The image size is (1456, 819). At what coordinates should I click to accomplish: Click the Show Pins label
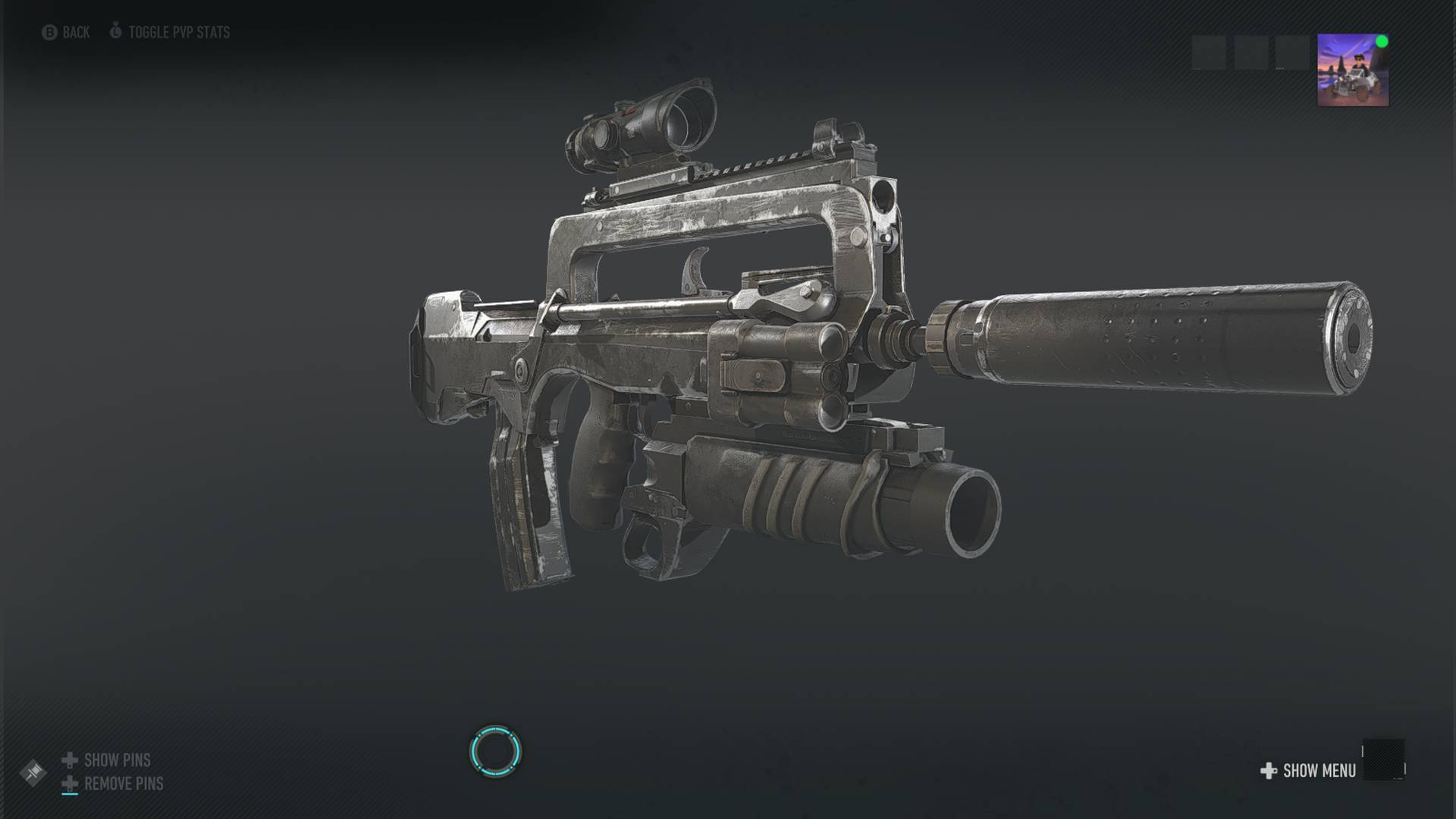pyautogui.click(x=118, y=760)
